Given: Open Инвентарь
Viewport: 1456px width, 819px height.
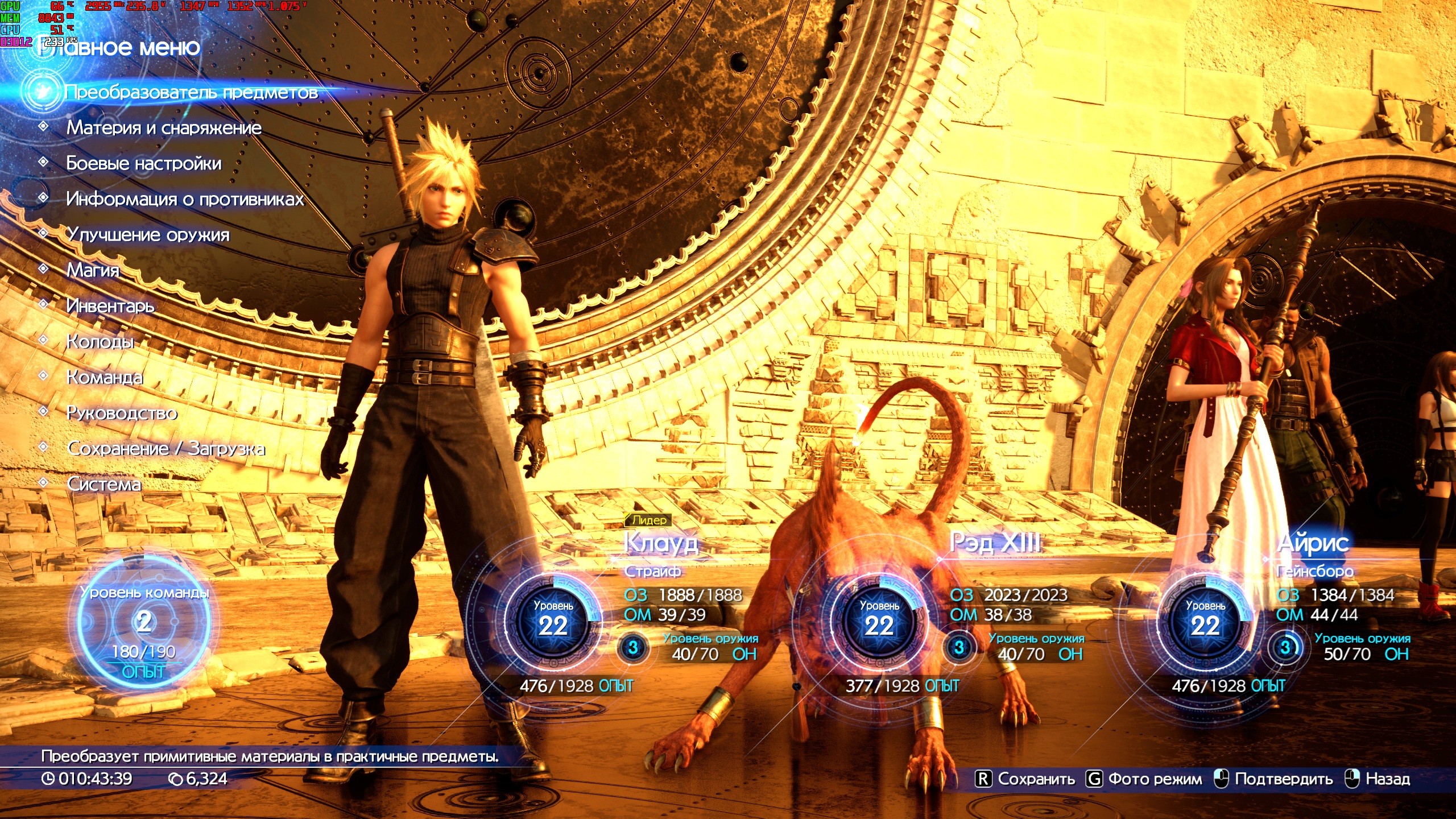Looking at the screenshot, I should point(110,306).
